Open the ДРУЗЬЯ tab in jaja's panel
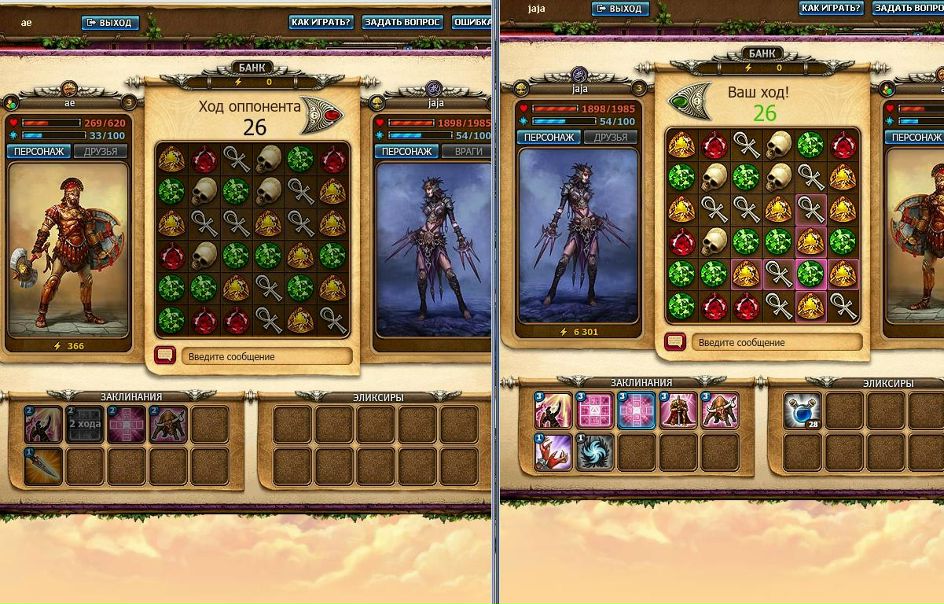 (609, 138)
